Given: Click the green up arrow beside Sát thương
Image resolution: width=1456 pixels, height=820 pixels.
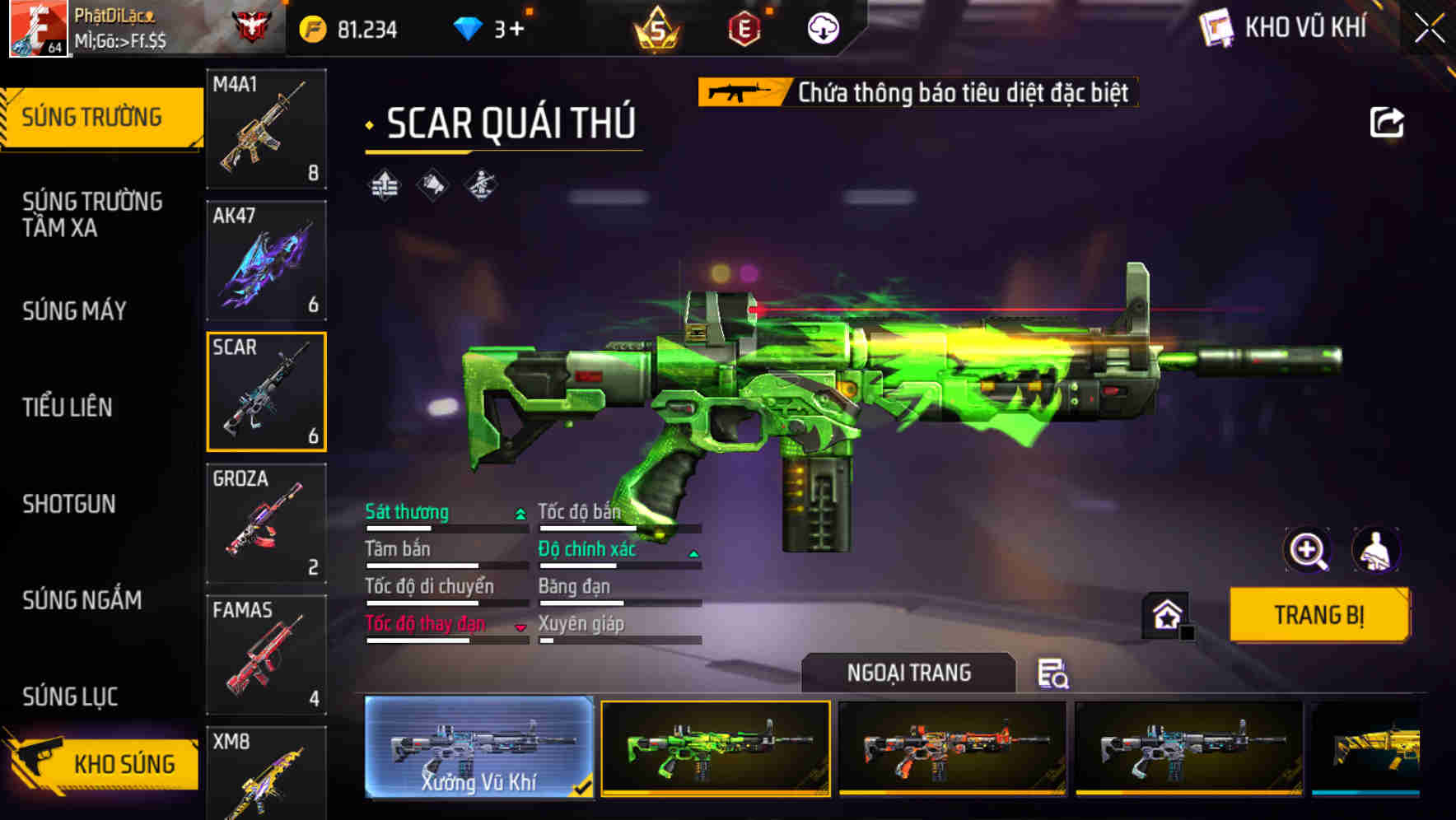Looking at the screenshot, I should coord(519,512).
